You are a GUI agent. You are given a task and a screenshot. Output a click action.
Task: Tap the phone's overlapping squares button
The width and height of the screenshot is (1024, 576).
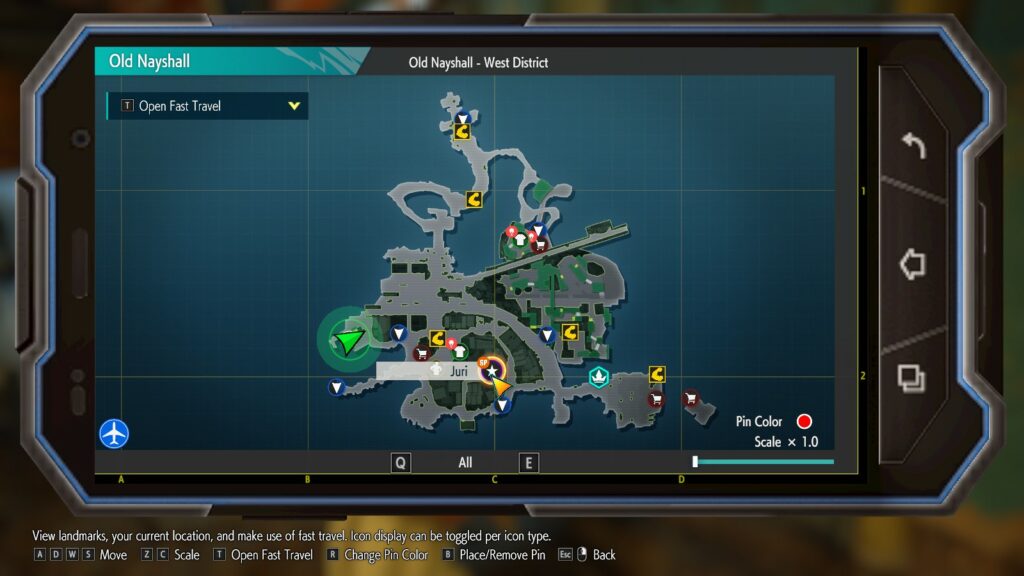[x=911, y=378]
